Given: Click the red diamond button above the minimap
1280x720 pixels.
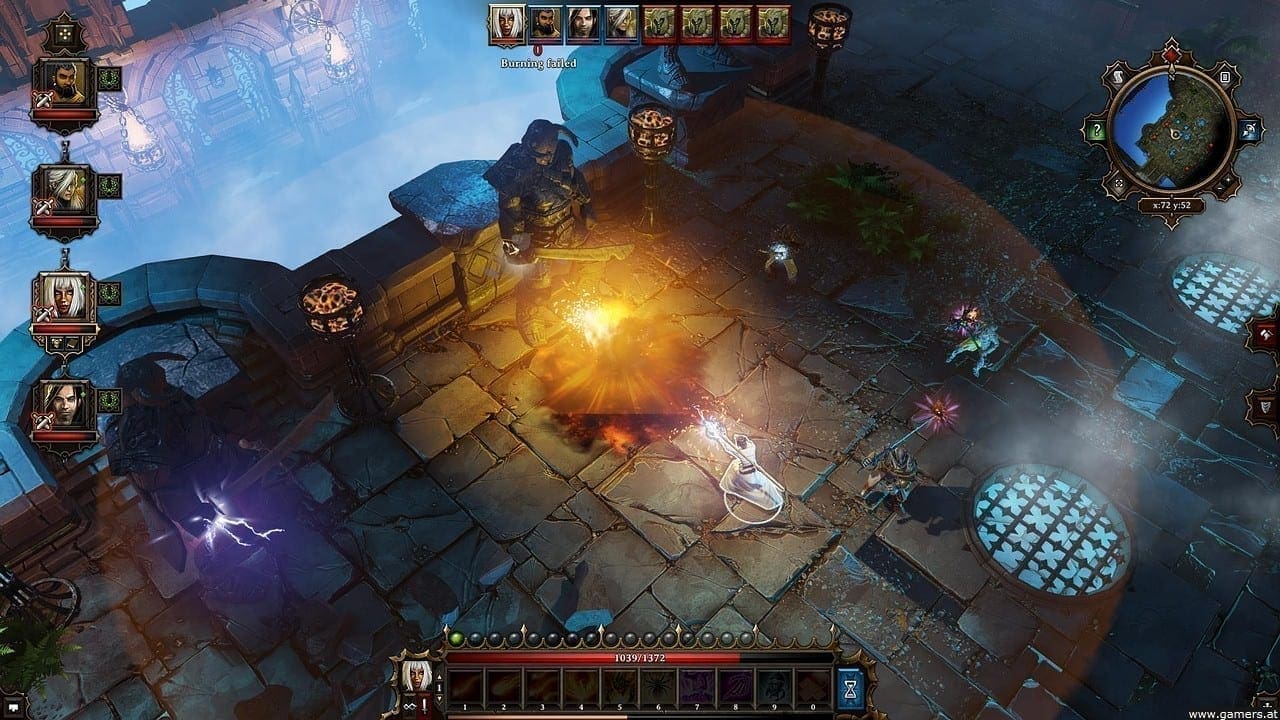Looking at the screenshot, I should (1169, 56).
